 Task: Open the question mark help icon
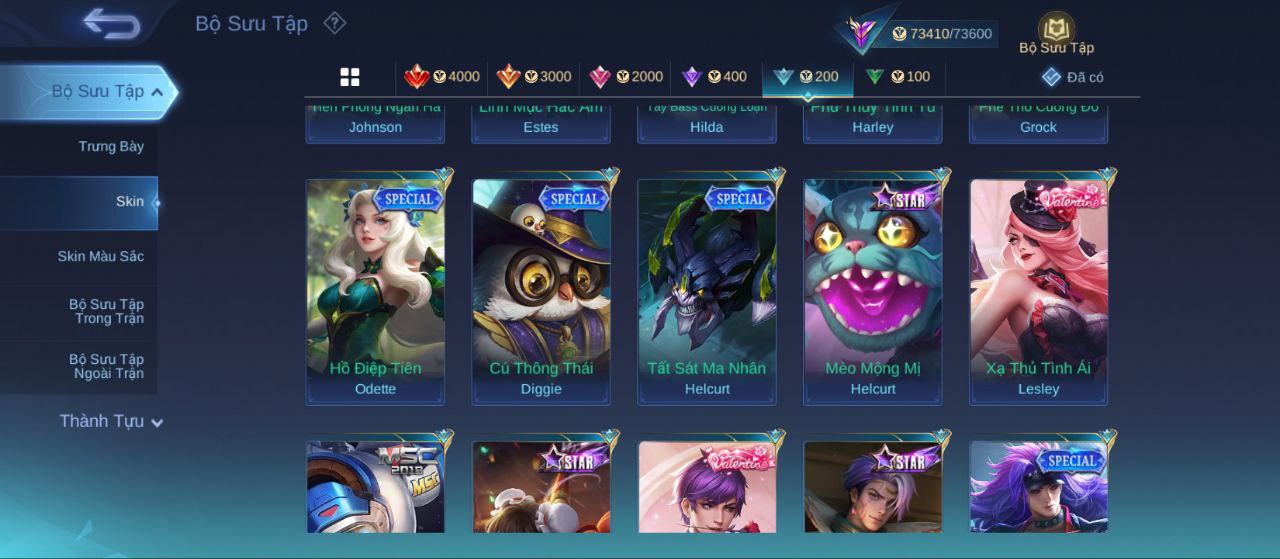click(x=334, y=23)
